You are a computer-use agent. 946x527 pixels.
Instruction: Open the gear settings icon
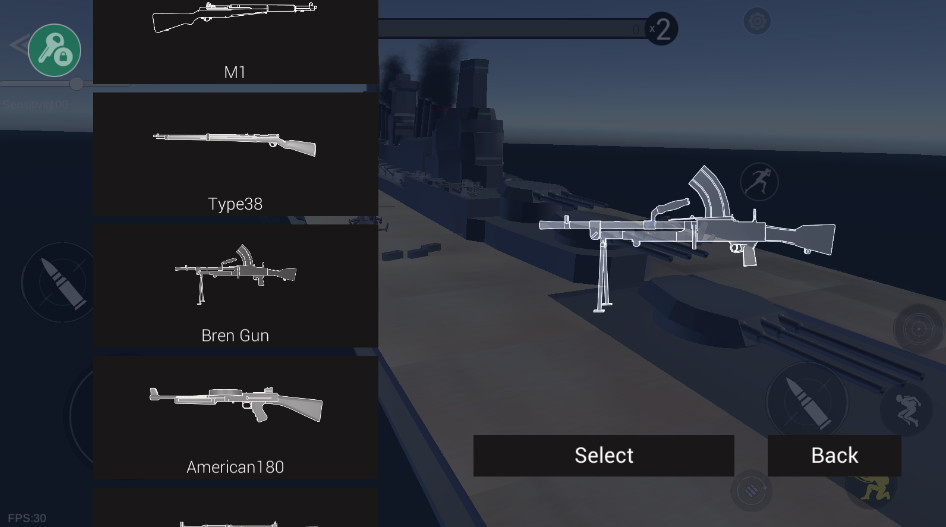point(757,21)
